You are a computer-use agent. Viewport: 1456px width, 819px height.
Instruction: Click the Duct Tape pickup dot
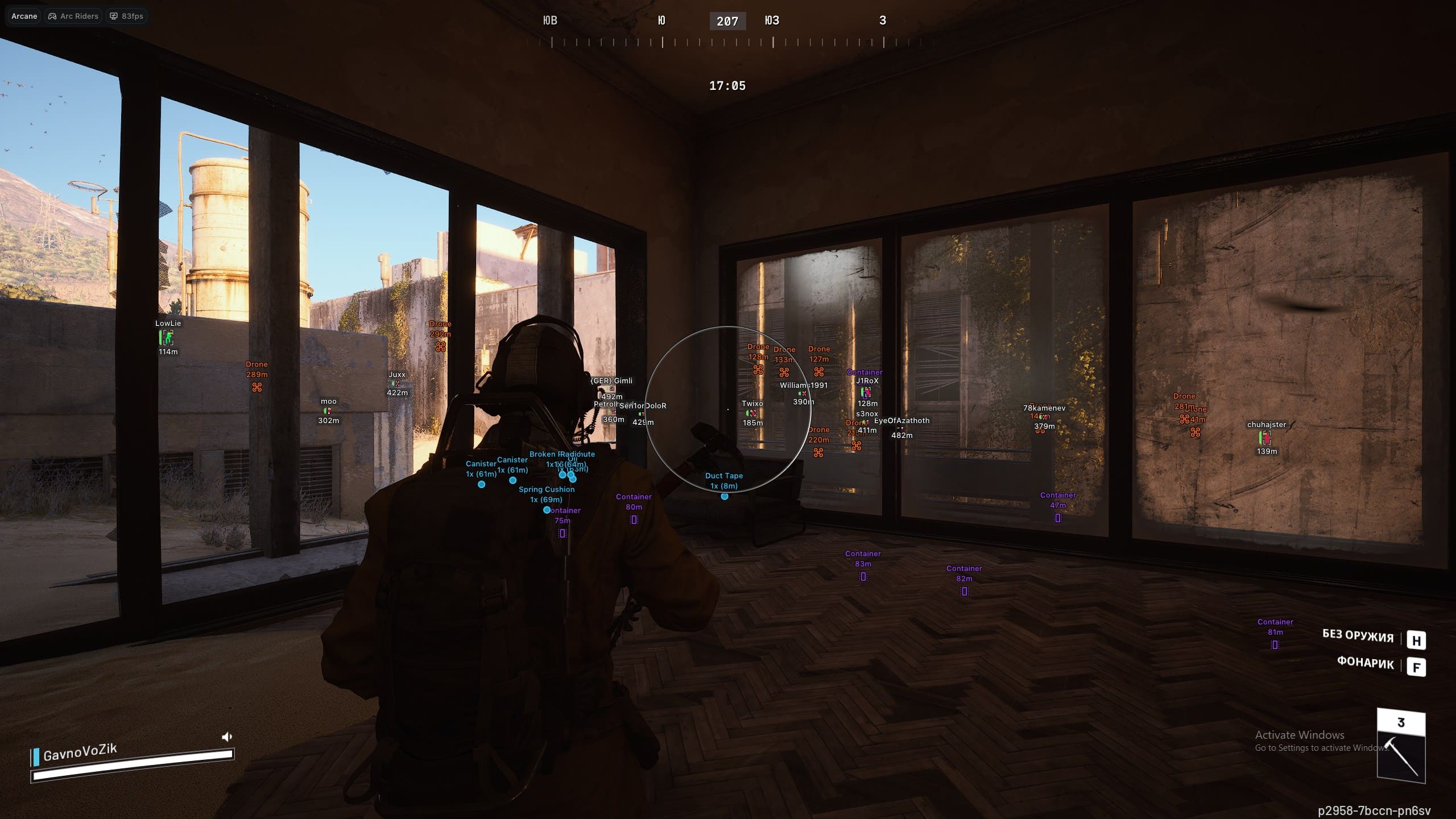pos(724,496)
